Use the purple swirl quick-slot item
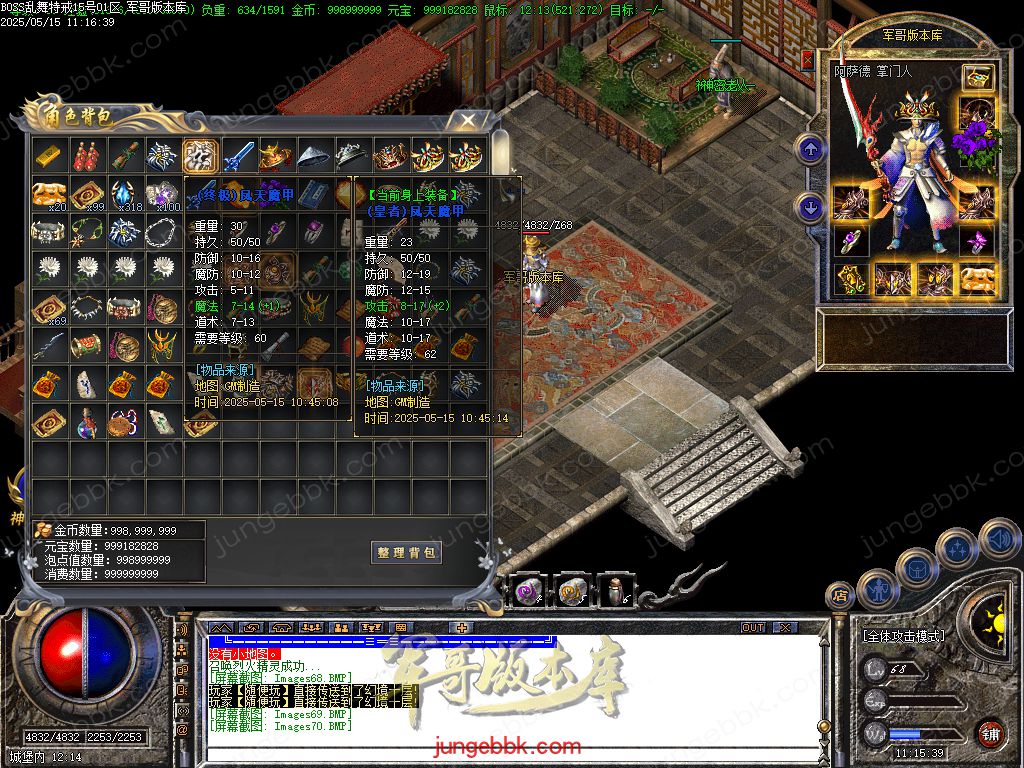 pyautogui.click(x=526, y=592)
